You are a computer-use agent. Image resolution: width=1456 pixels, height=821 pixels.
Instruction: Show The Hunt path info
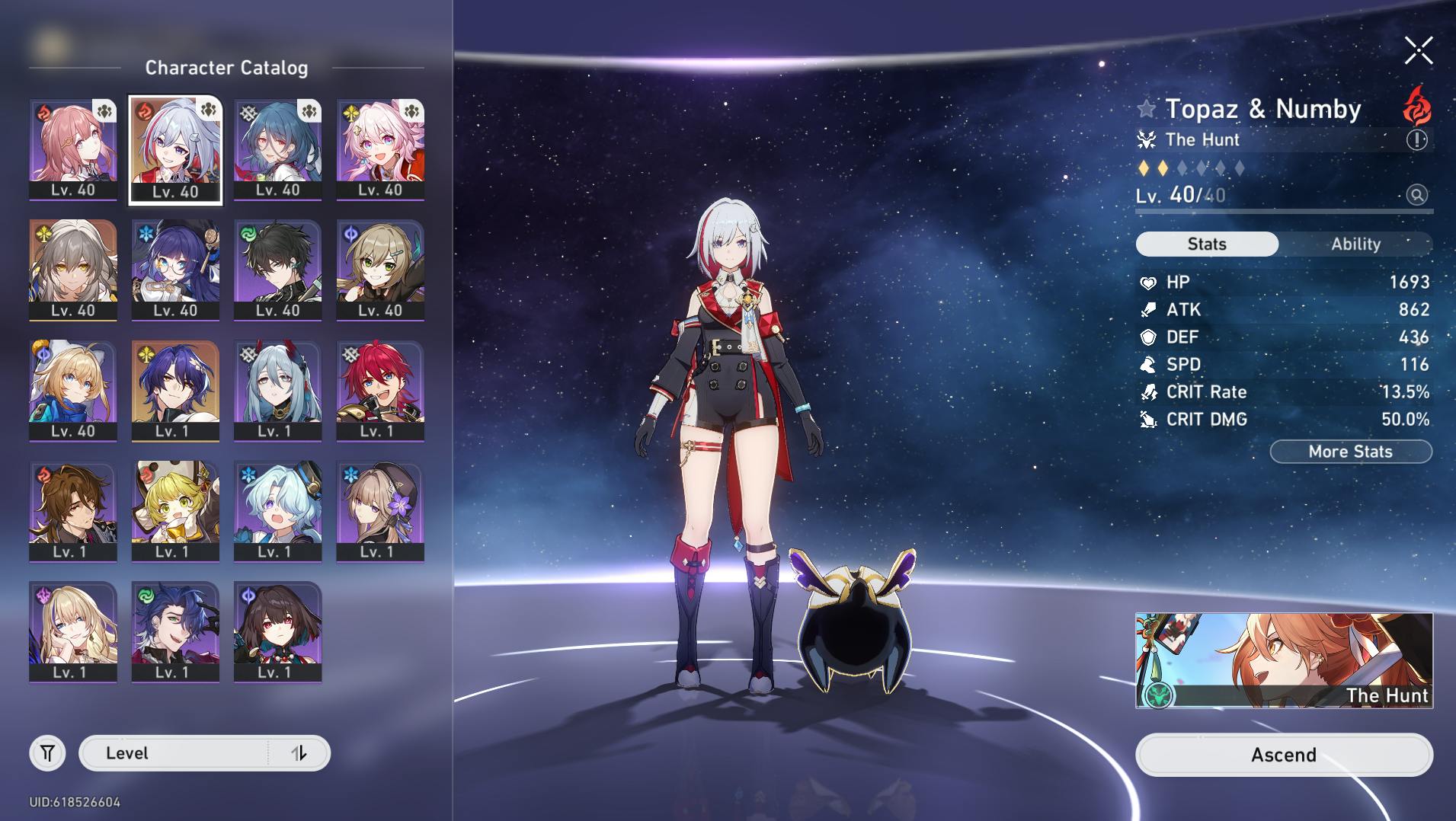1416,140
